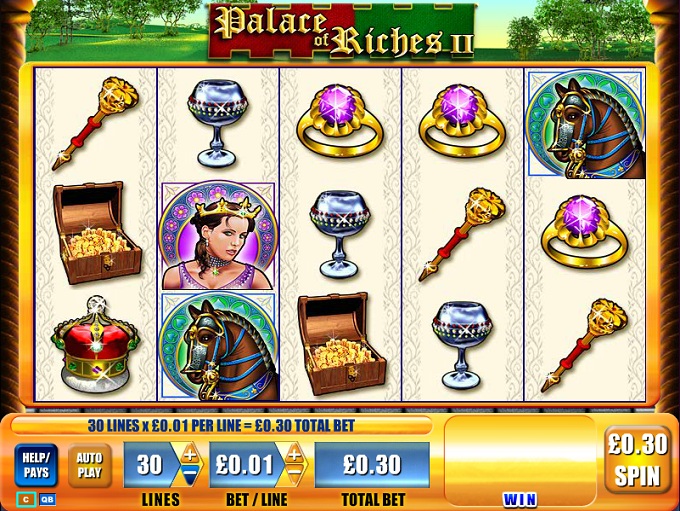Image resolution: width=680 pixels, height=511 pixels.
Task: Raise the bet per line
Action: tap(293, 455)
